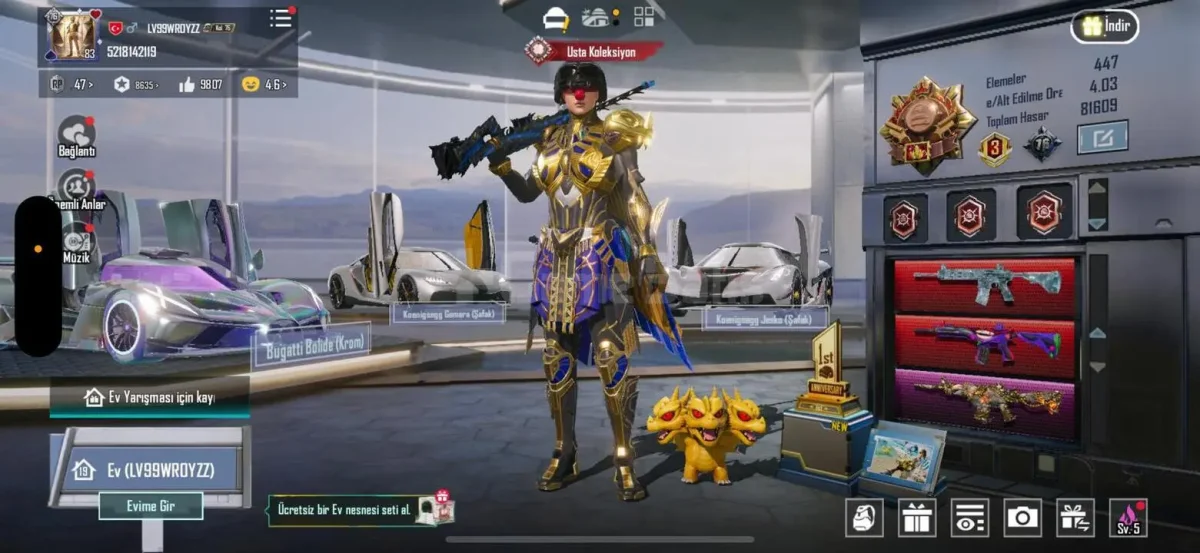Open the player avatar profile picture
Viewport: 1200px width, 553px height.
tap(72, 36)
